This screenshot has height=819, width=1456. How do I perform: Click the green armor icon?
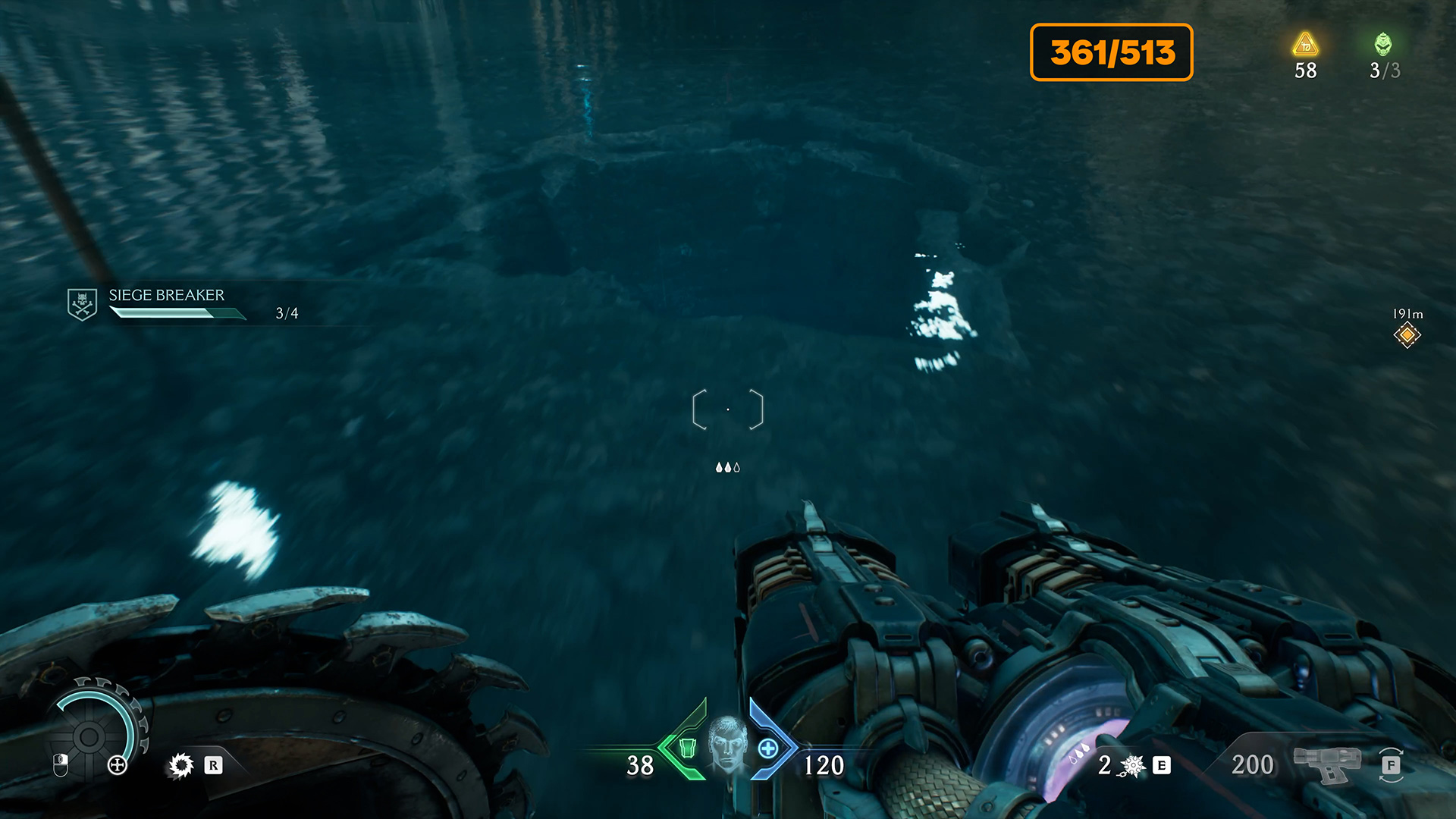coord(687,748)
